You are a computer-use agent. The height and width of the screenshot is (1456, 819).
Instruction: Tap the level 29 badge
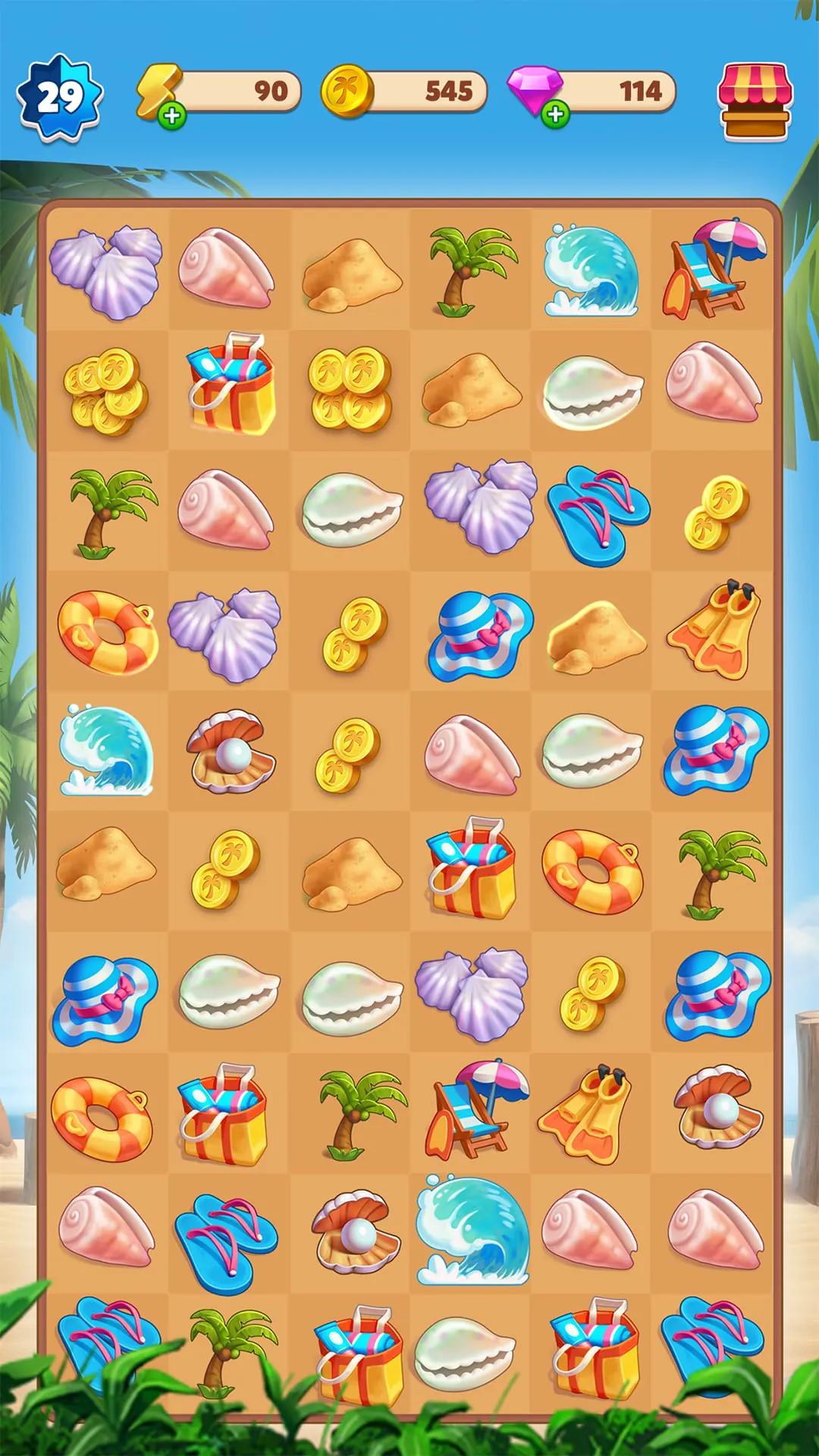coord(59,98)
